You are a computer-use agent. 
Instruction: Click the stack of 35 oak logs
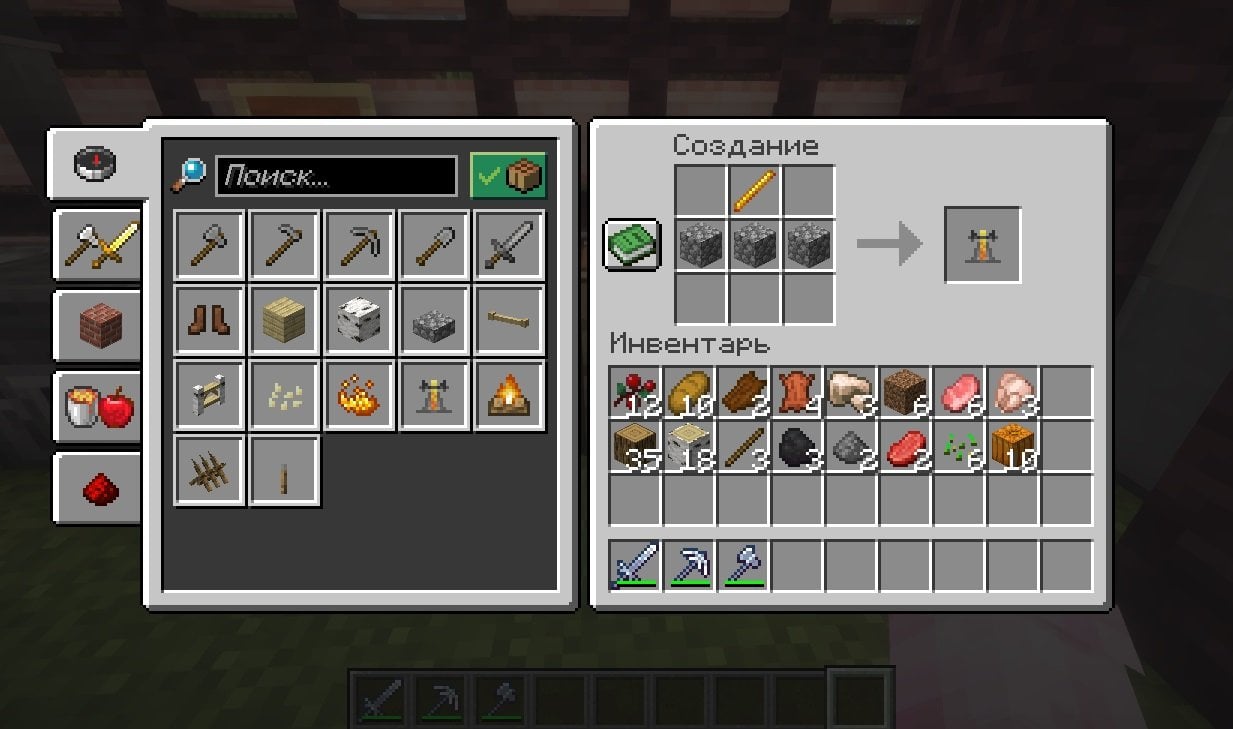point(635,446)
